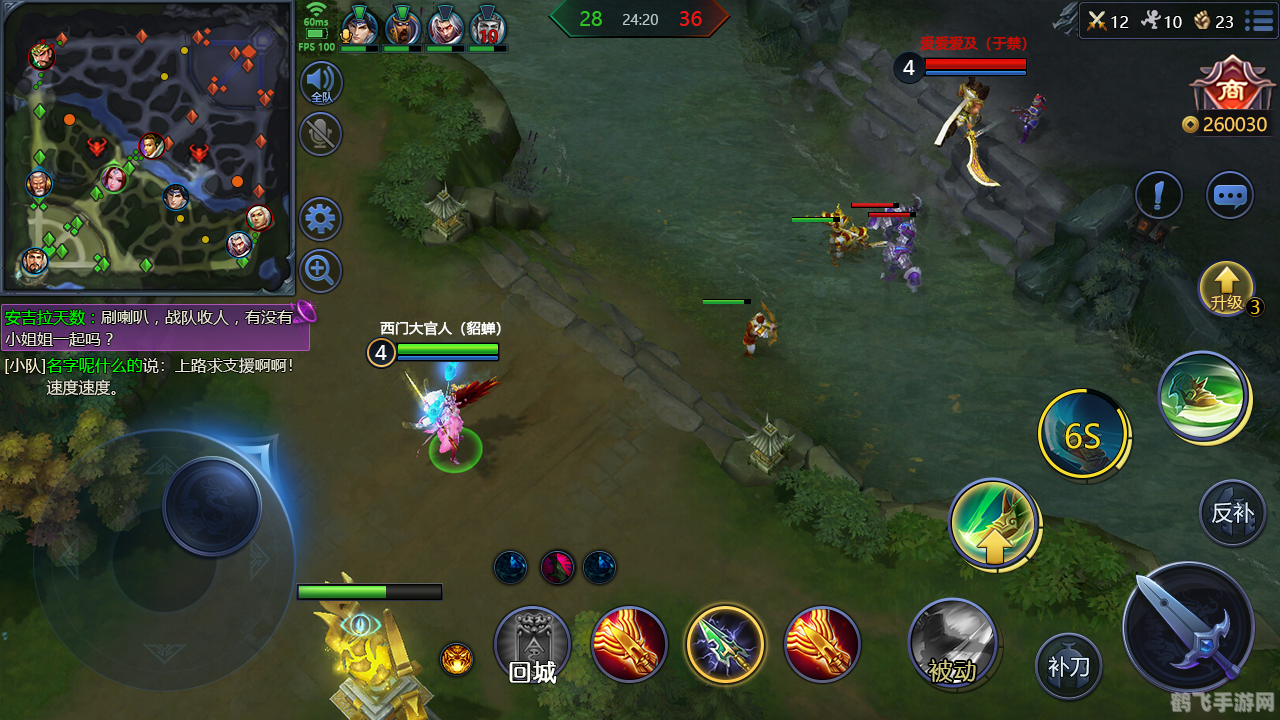Use the gold-ringed spear item
This screenshot has height=720, width=1280.
[725, 645]
